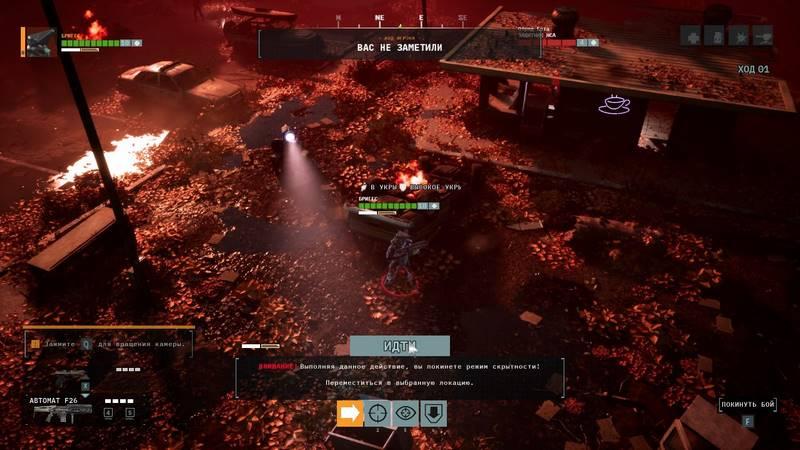
Task: Click the ИДТИ action button
Action: [x=399, y=345]
